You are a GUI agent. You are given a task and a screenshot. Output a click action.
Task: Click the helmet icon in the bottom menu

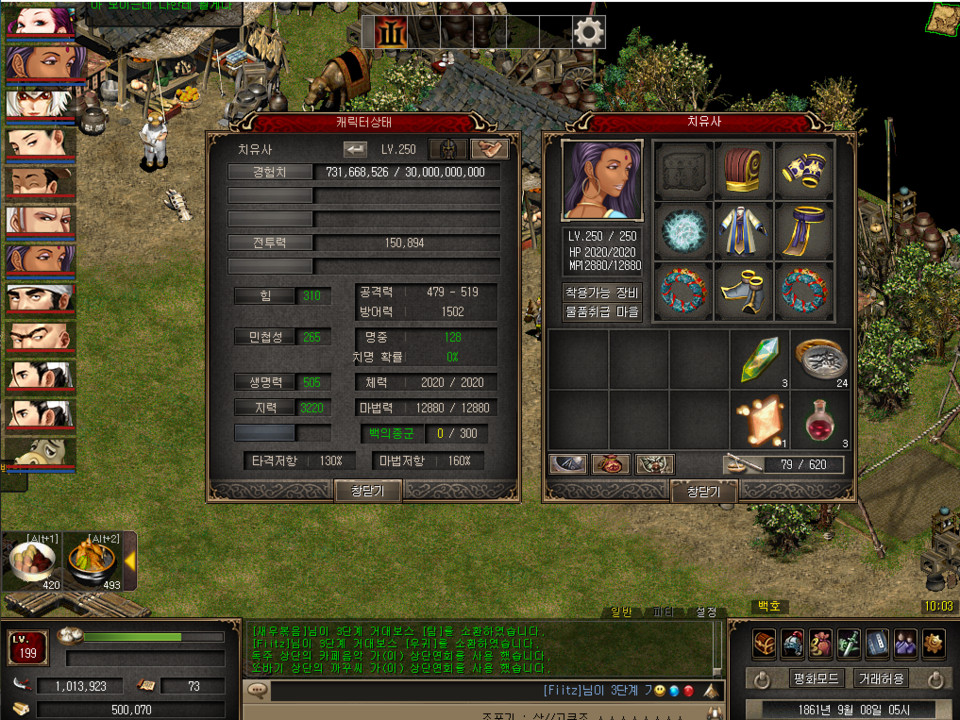[x=793, y=642]
